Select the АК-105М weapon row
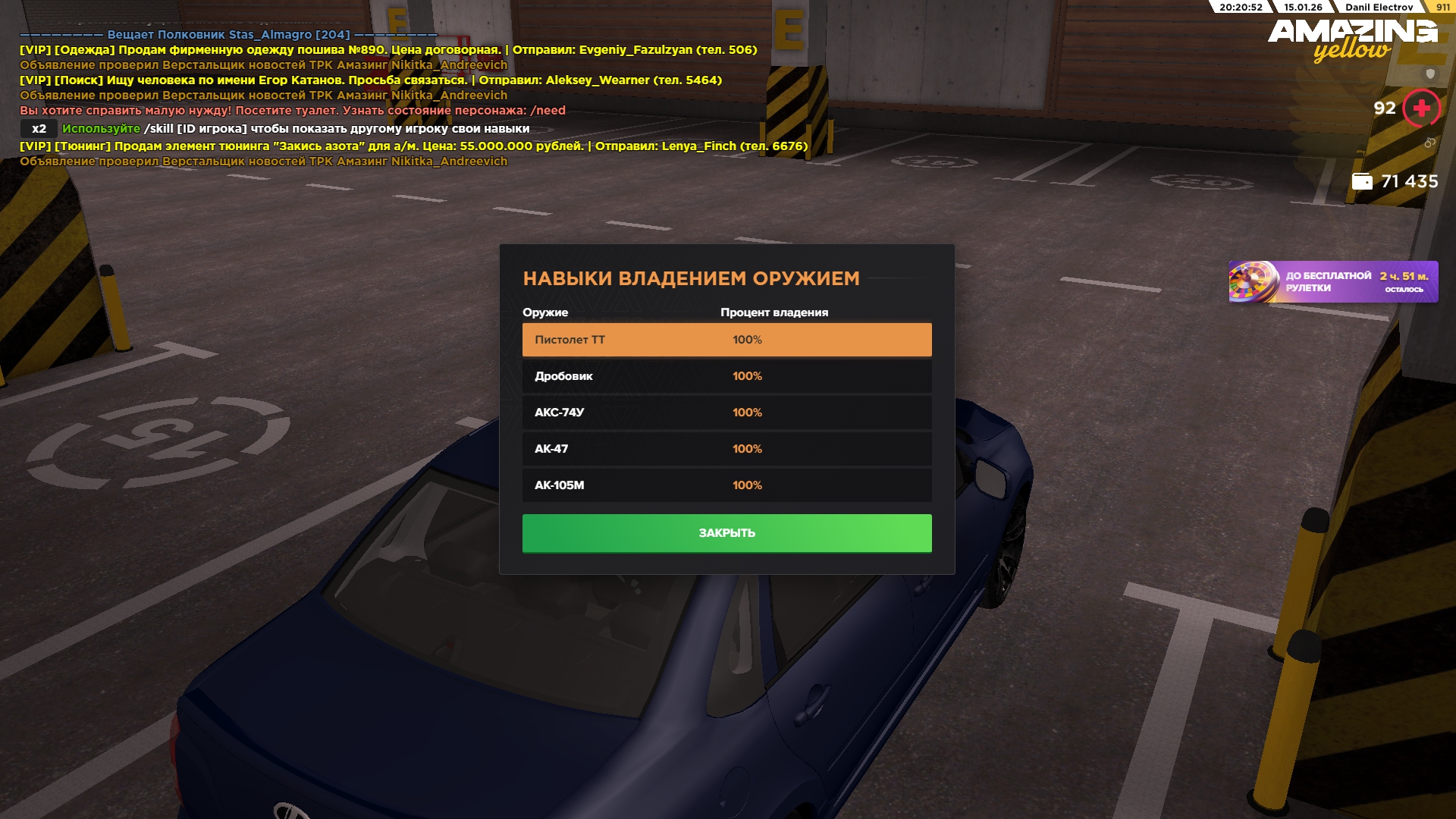The image size is (1456, 819). click(726, 485)
